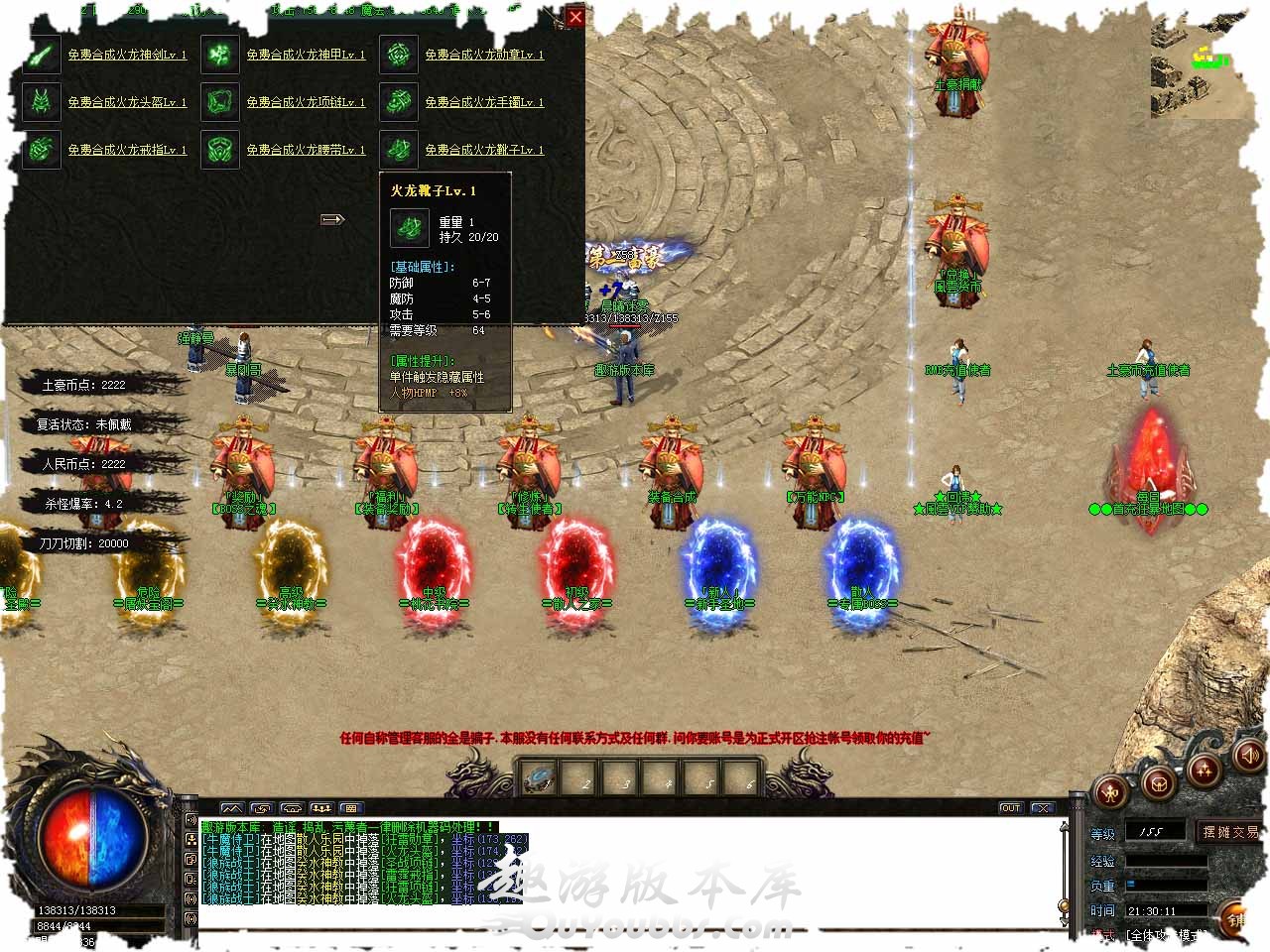
Task: Open the 摆摊交易 stall trade button
Action: (x=1229, y=832)
